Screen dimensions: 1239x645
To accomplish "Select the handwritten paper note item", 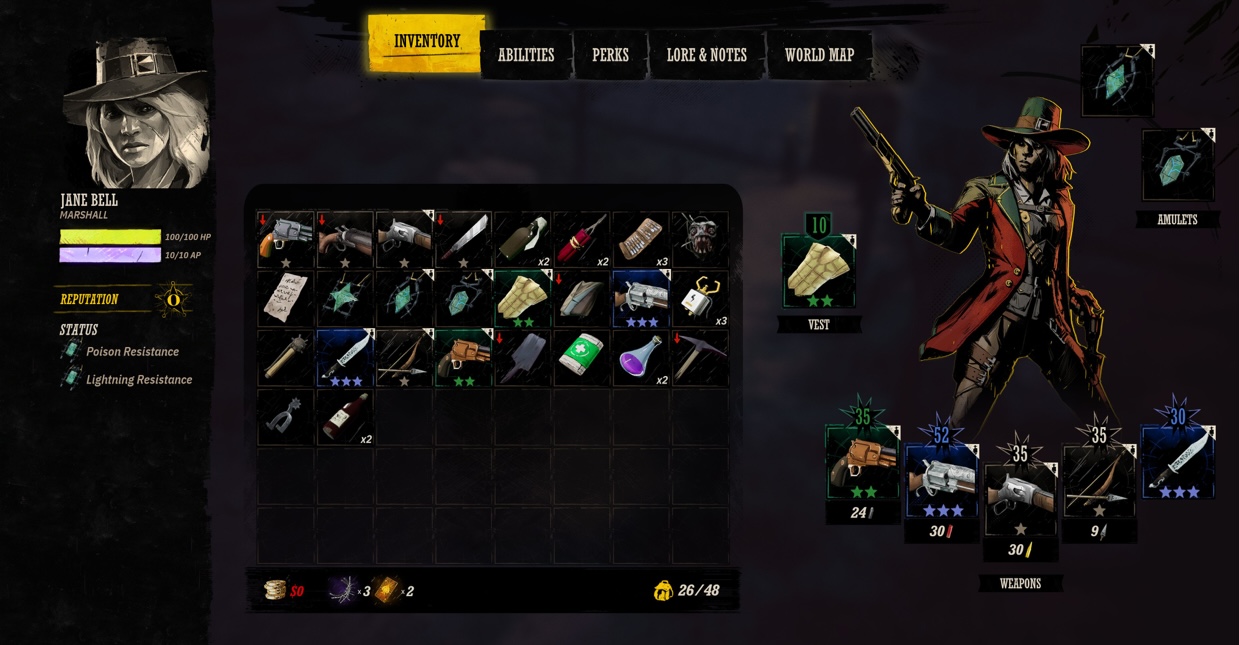I will tap(286, 298).
